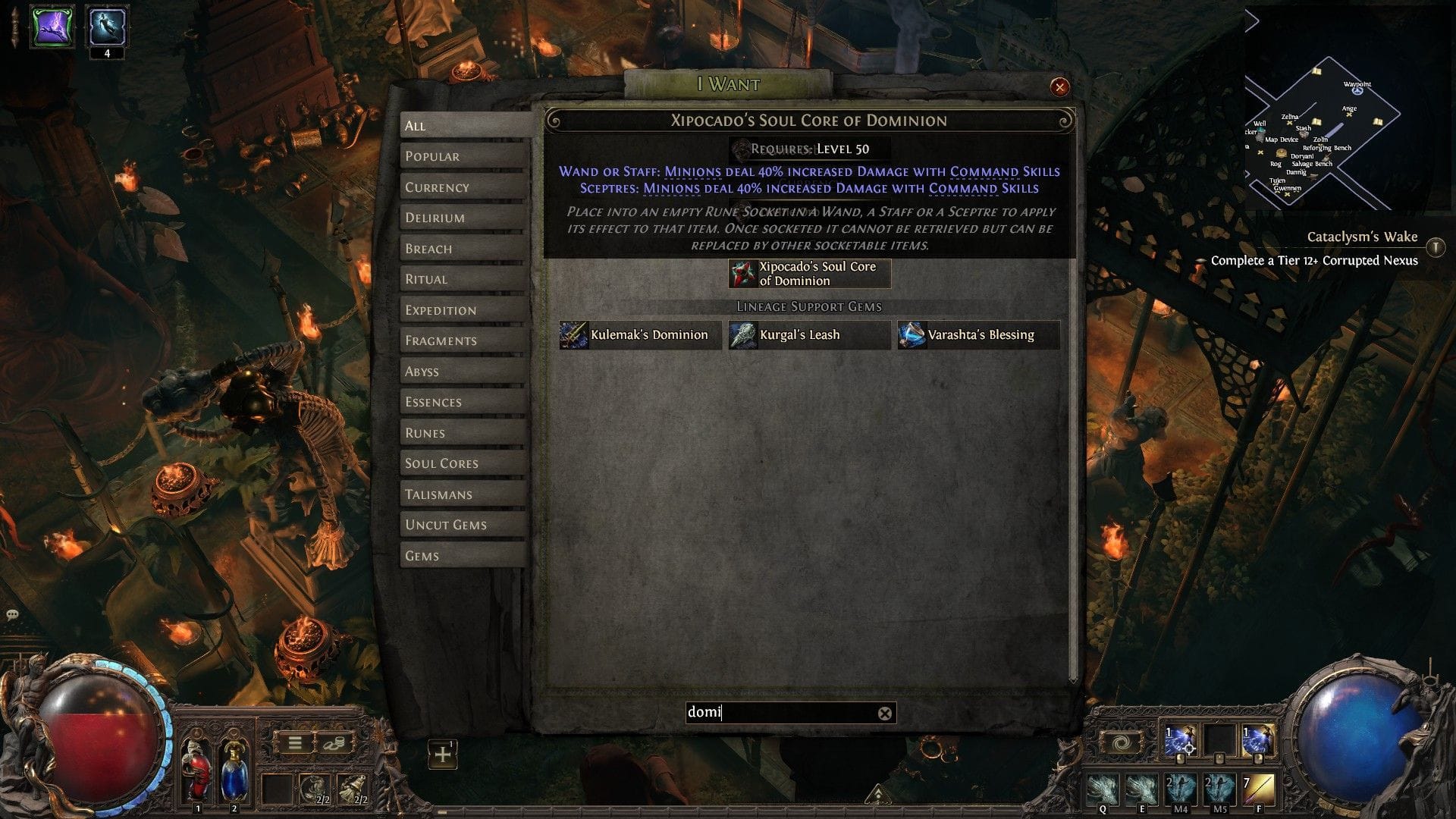Activate the weapon swap skill on the F slot
The width and height of the screenshot is (1456, 819).
coord(1259,791)
